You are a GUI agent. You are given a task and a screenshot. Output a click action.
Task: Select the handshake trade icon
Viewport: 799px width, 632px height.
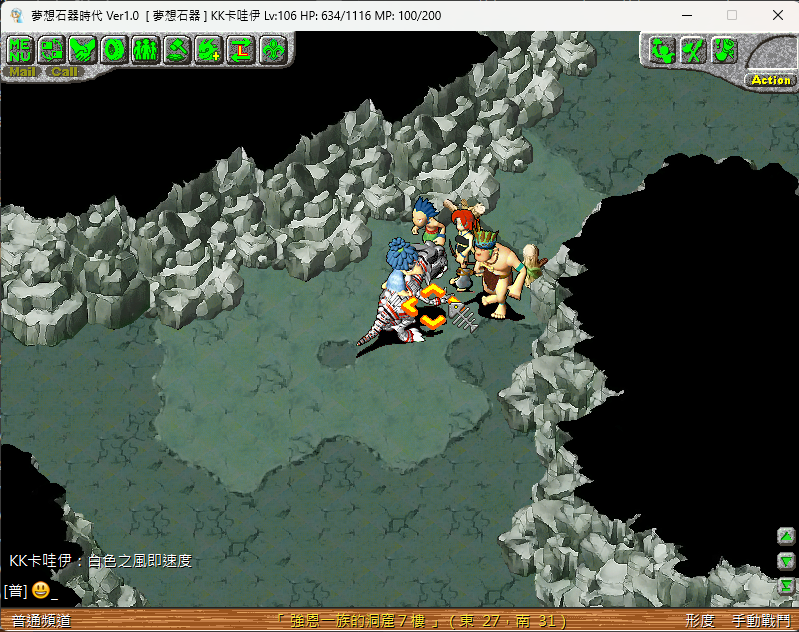(83, 48)
